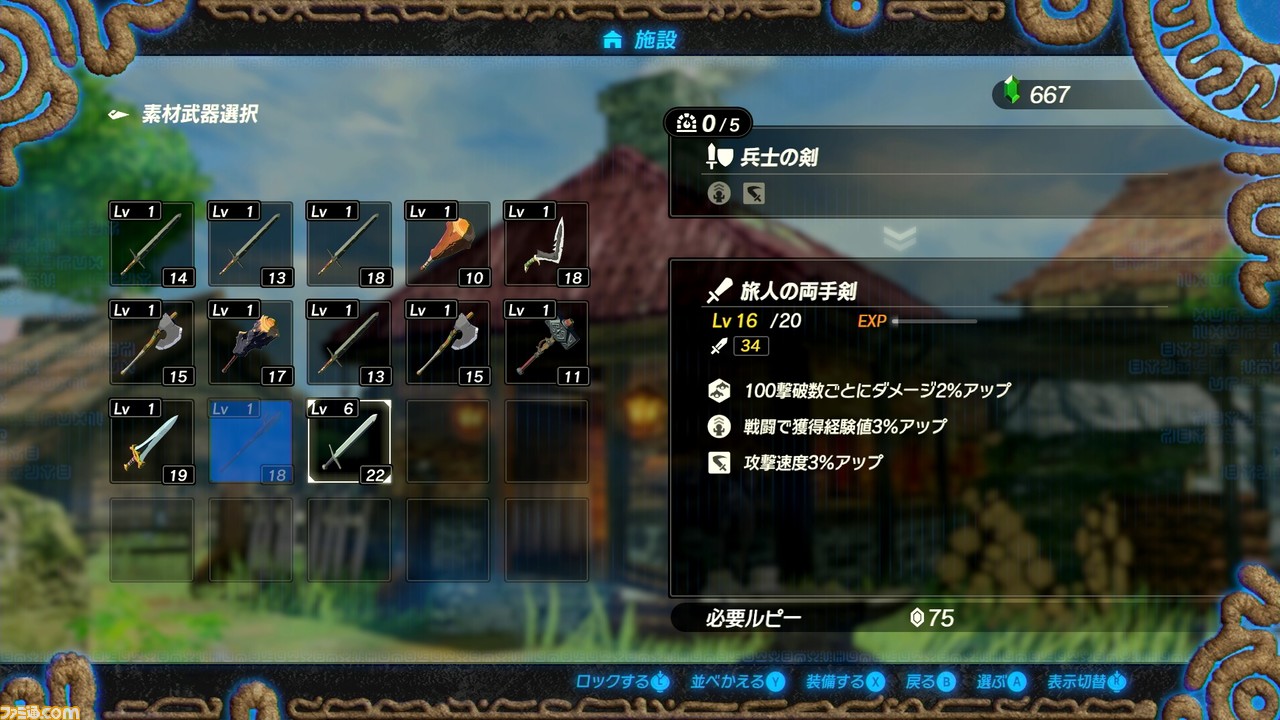Click the EXP gain boost skill icon
The image size is (1280, 720).
coord(718,426)
